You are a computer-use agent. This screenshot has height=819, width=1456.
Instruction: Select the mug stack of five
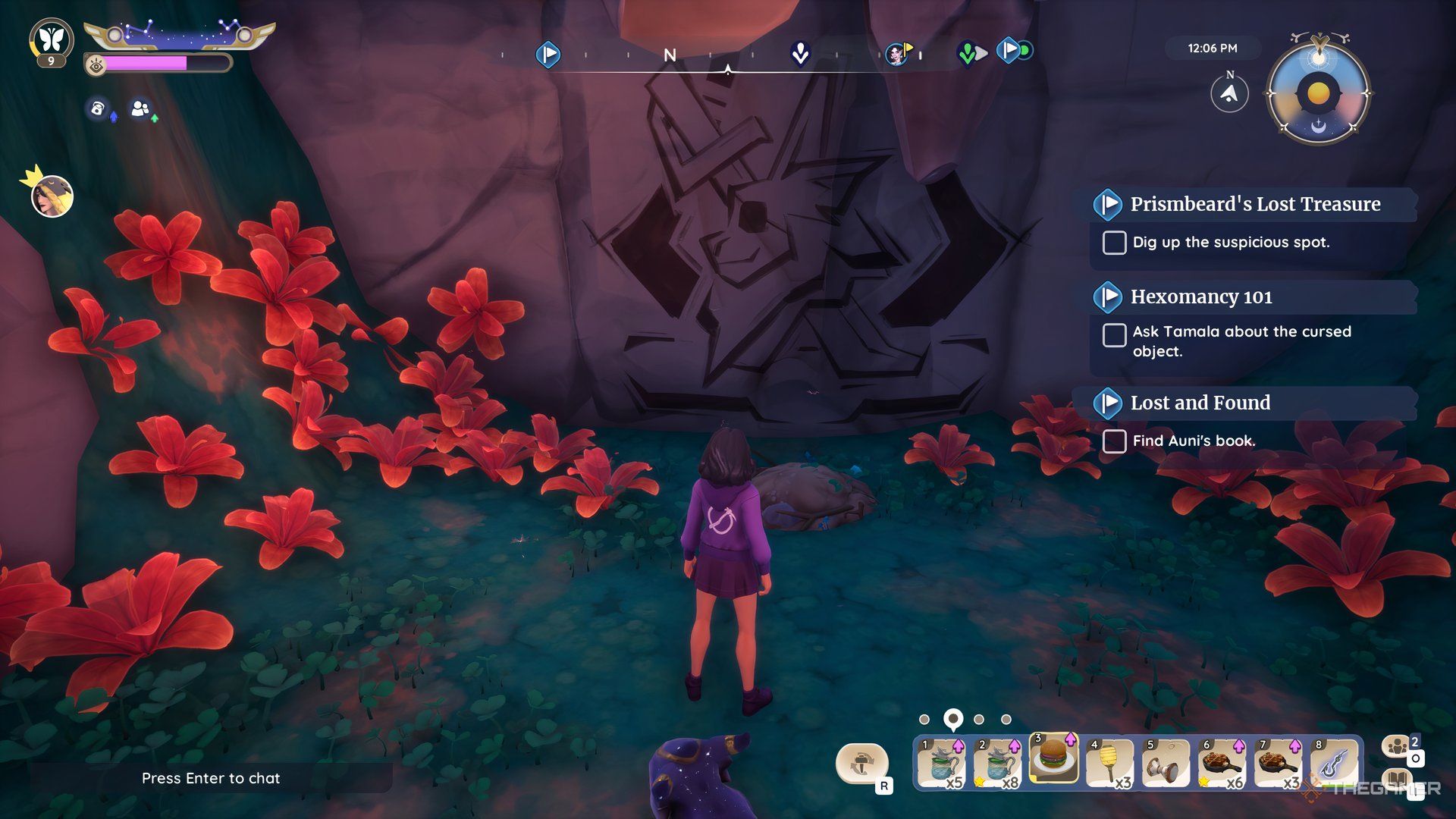941,764
